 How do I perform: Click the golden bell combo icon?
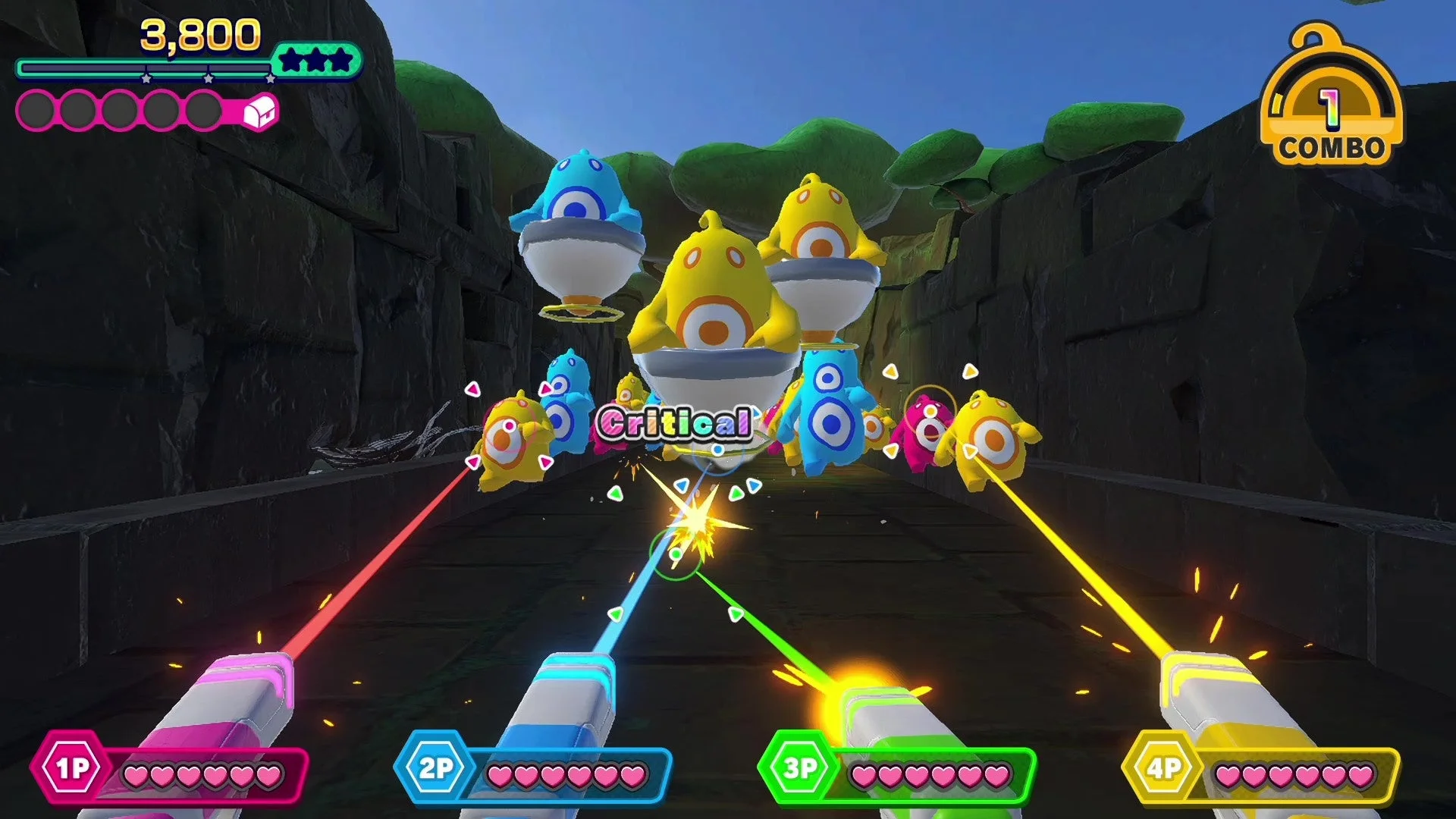click(x=1331, y=91)
